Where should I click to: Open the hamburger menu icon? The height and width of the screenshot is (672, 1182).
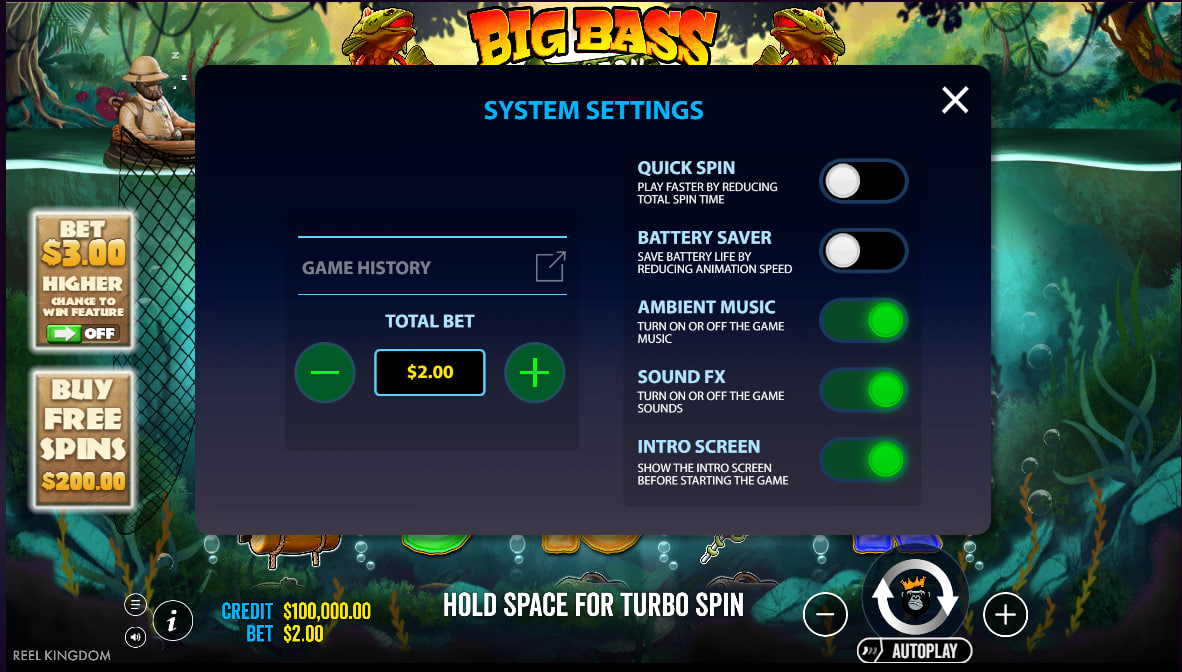coord(135,604)
